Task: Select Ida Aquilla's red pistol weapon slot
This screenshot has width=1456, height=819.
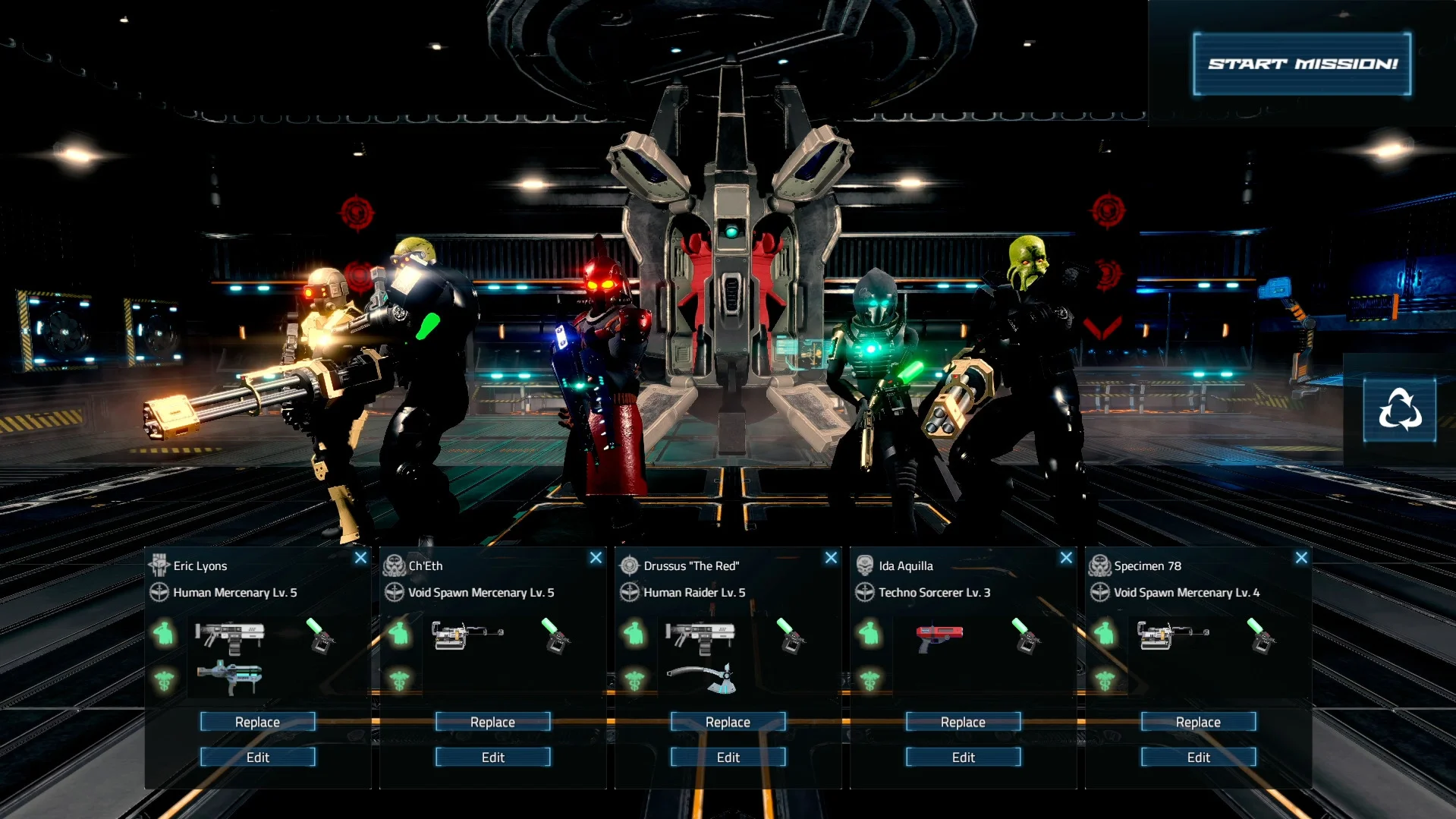Action: pos(939,636)
